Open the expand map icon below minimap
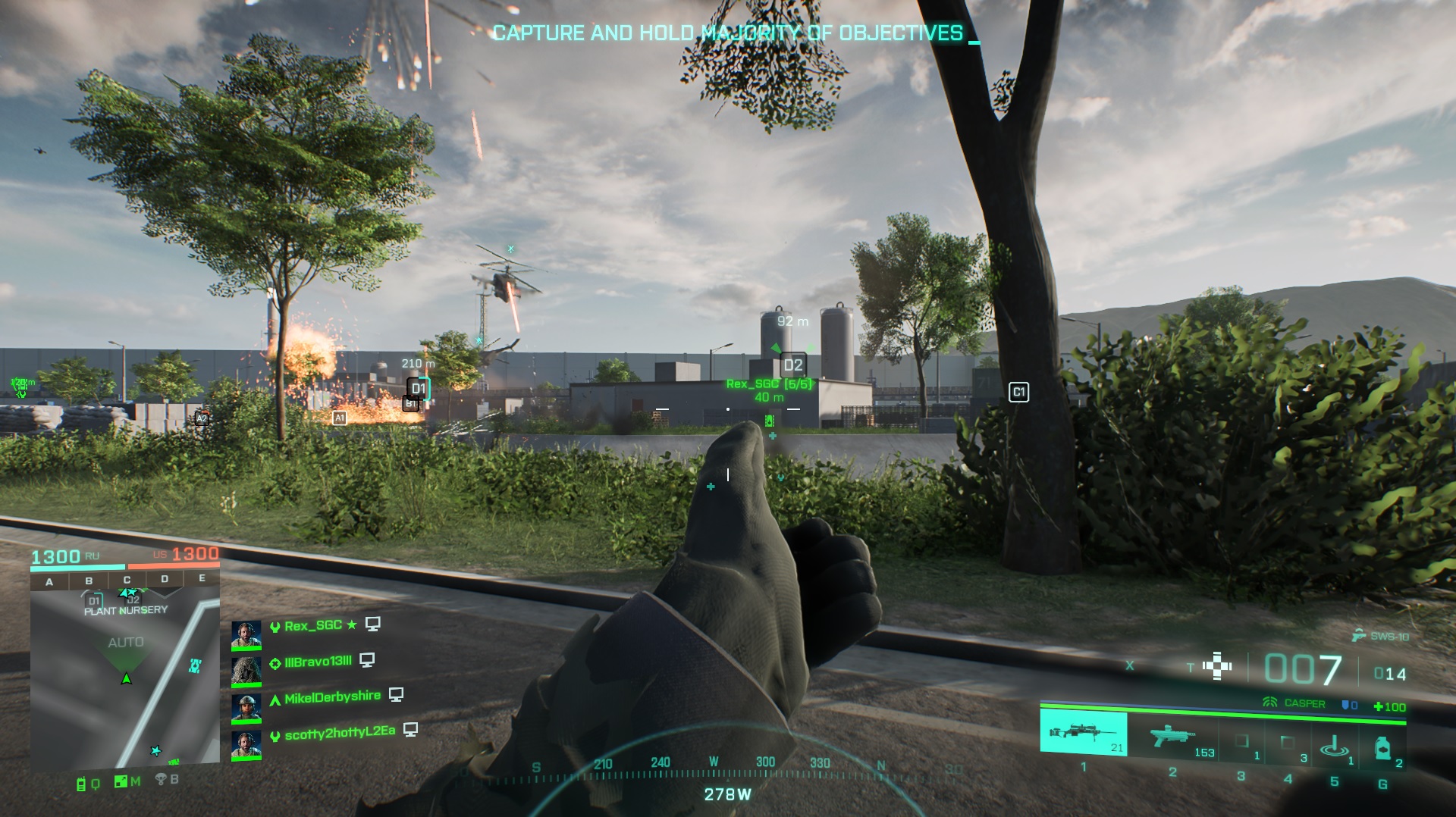This screenshot has width=1456, height=817. 121,781
